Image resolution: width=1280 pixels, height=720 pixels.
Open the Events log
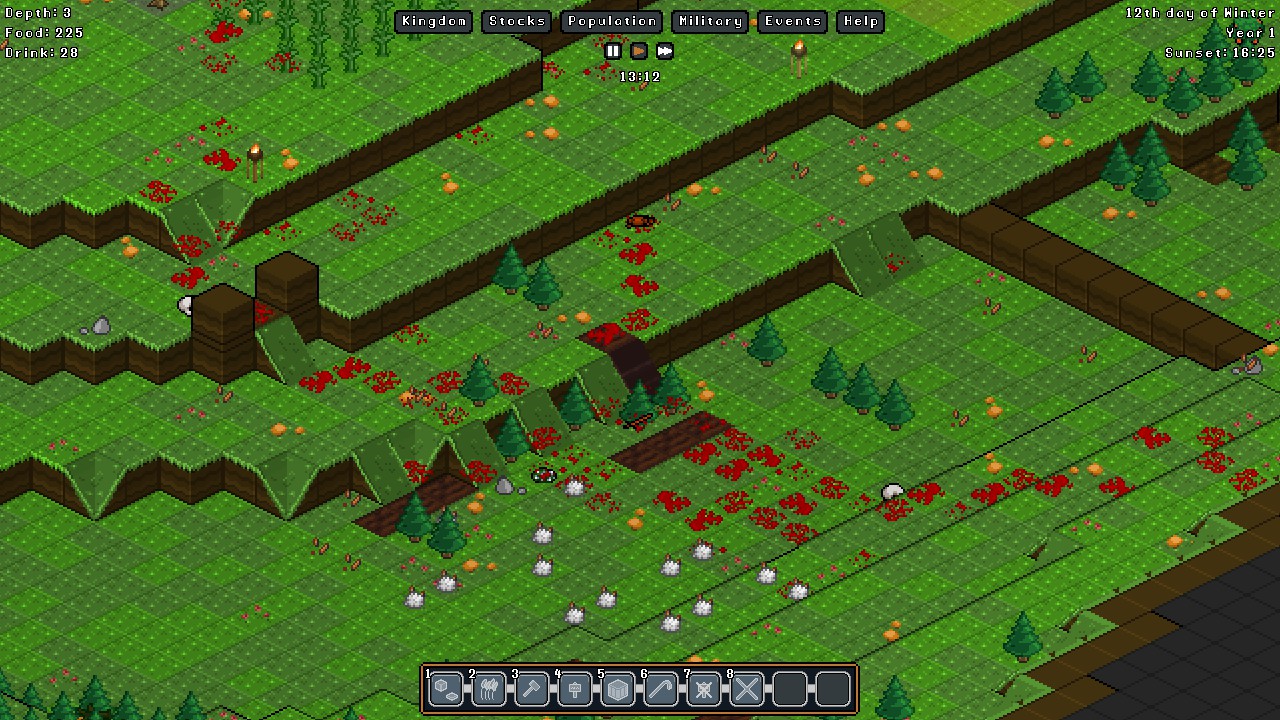(793, 21)
